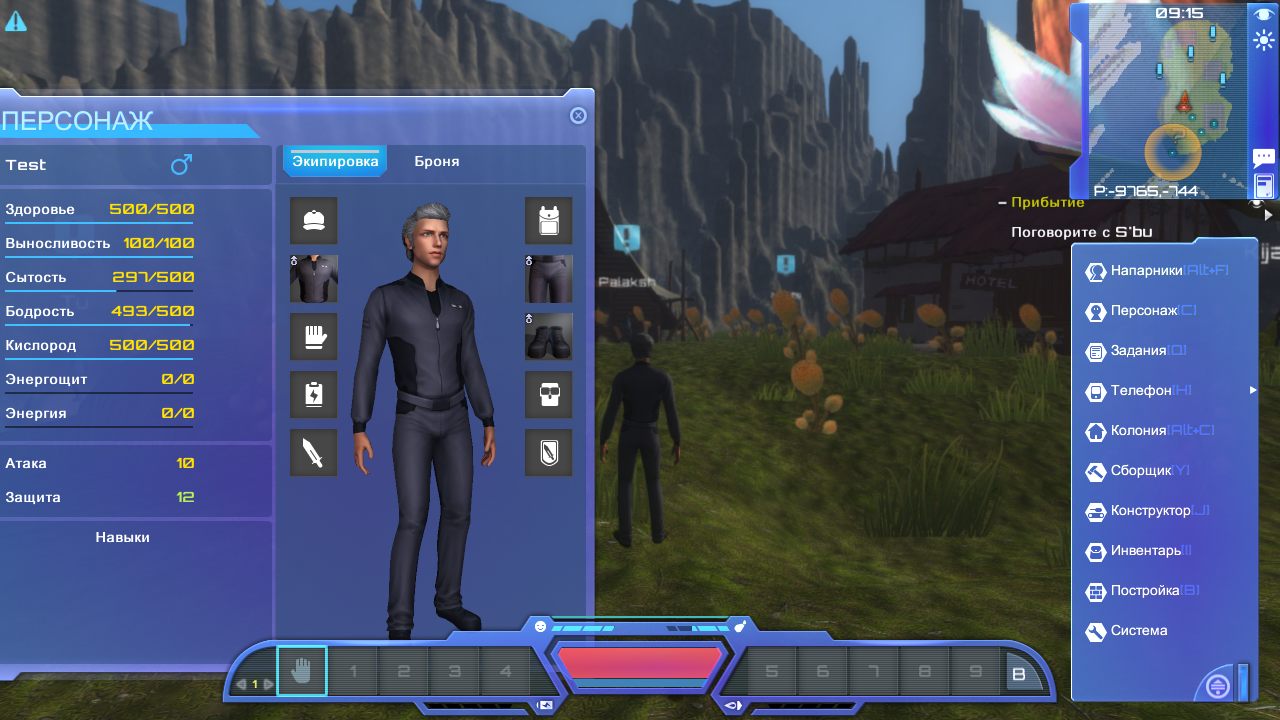The height and width of the screenshot is (720, 1280).
Task: Choose the equipped boots slot
Action: tap(549, 337)
